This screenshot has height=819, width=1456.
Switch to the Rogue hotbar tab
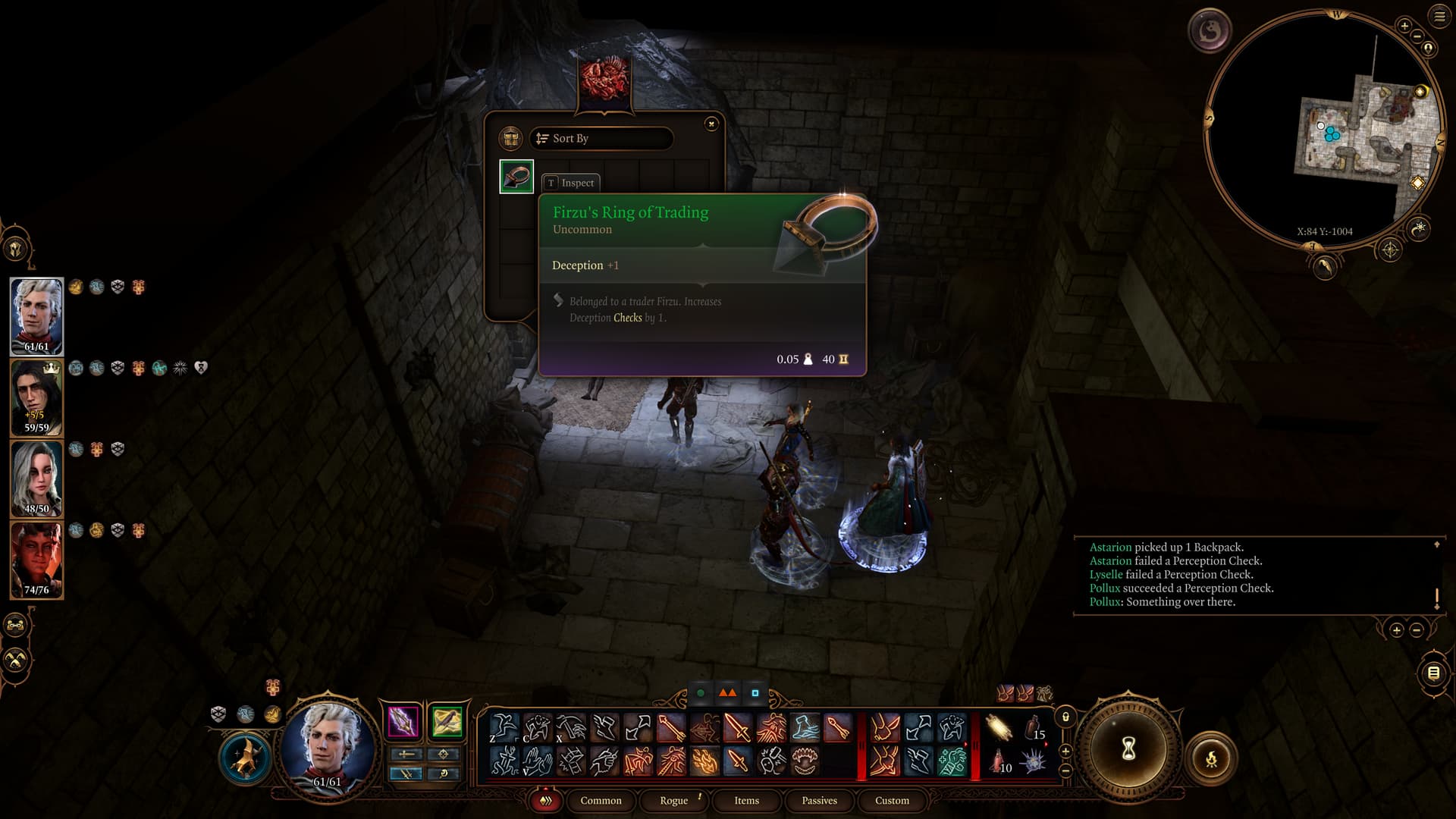pos(673,801)
